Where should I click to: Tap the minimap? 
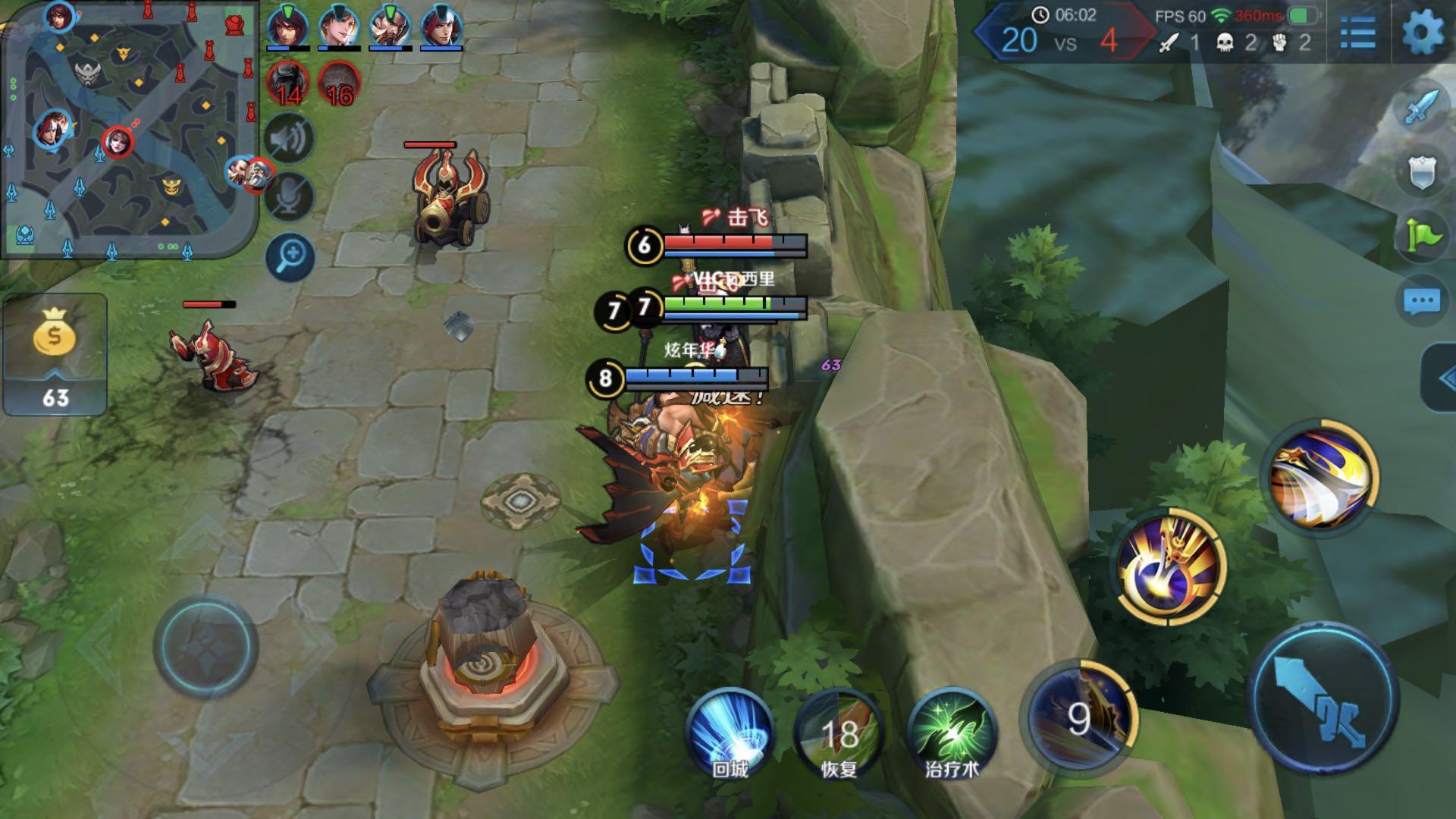[129, 129]
